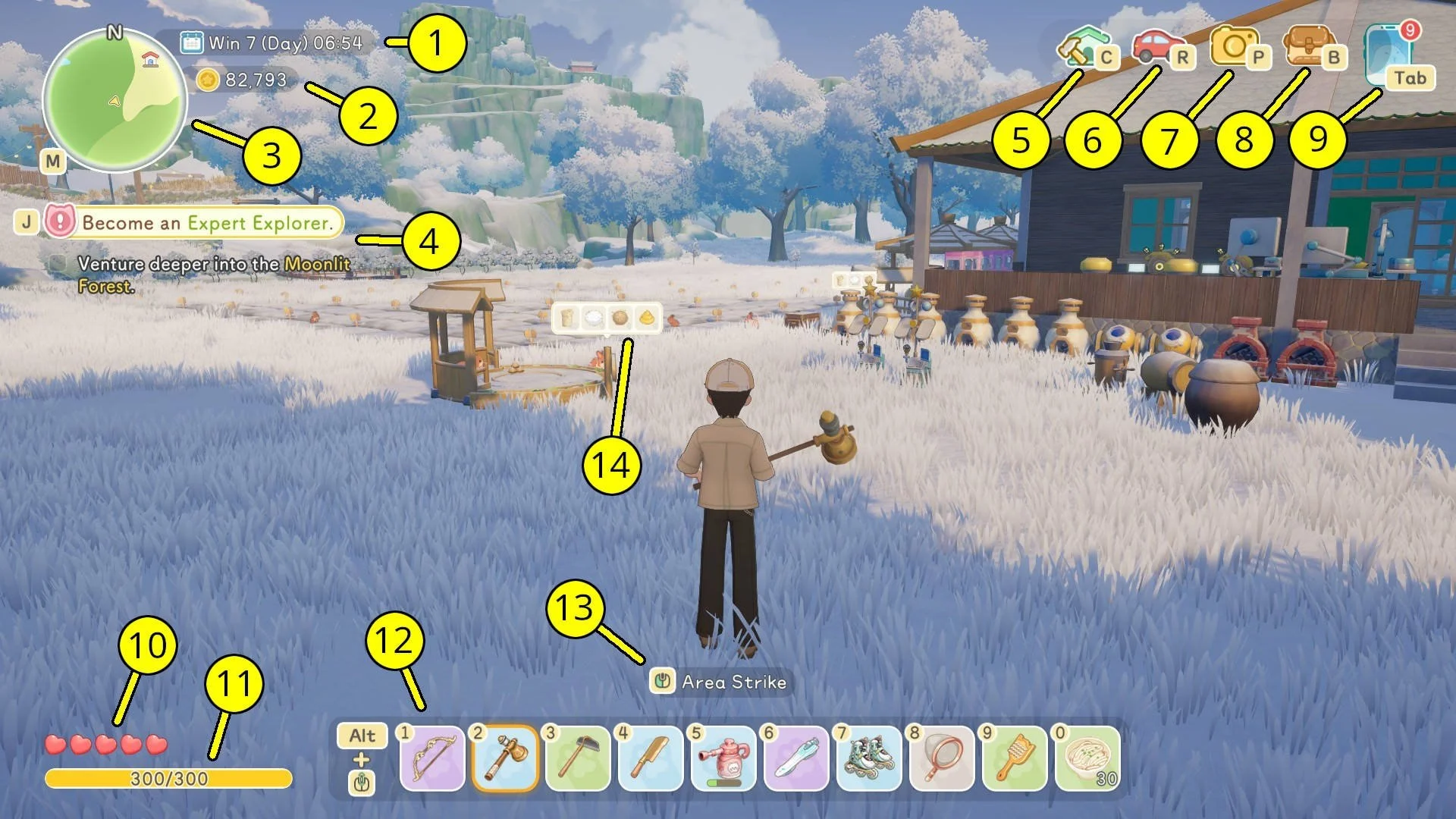Choose the orange brush in slot 9

pos(1015,758)
